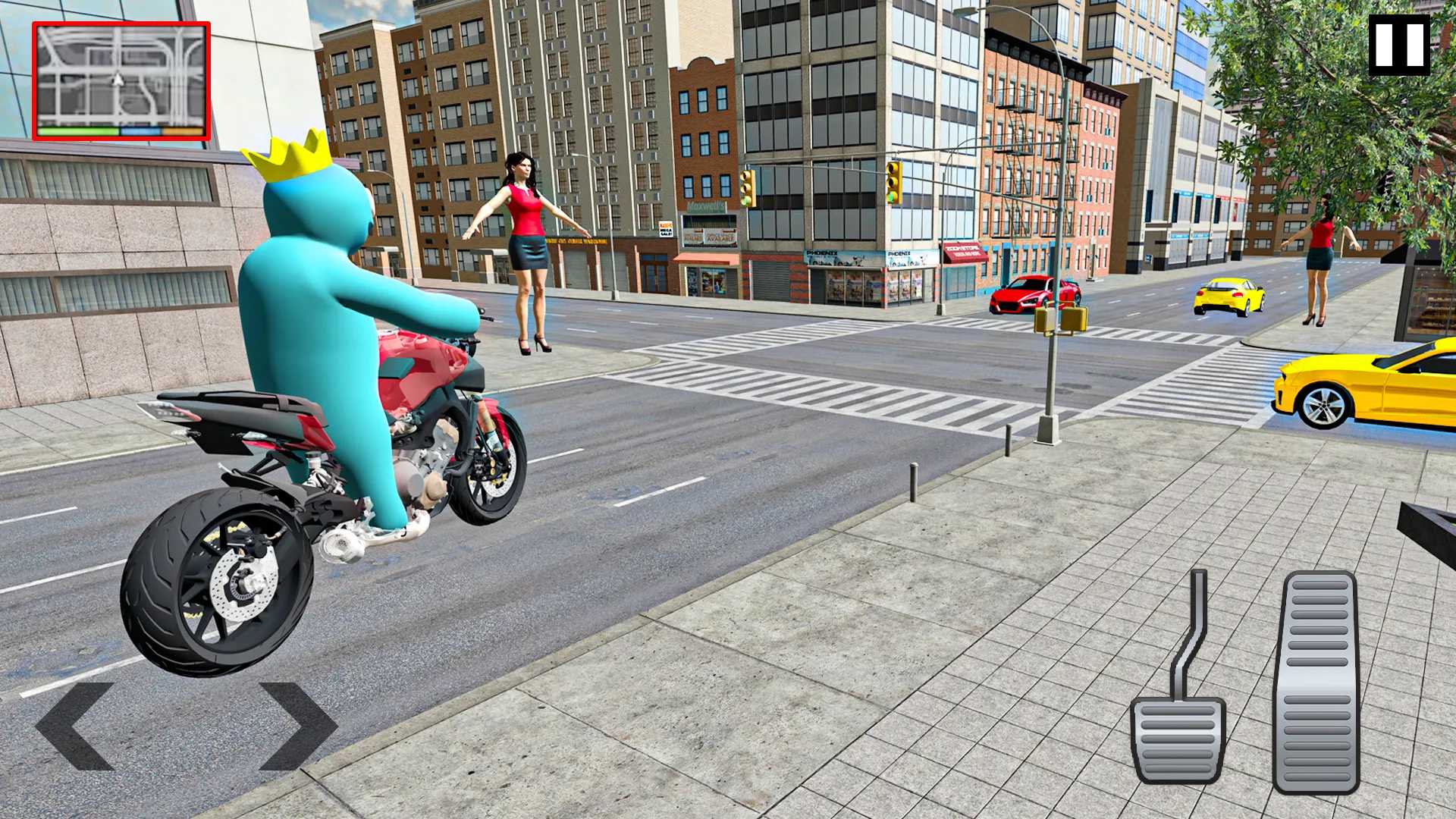This screenshot has height=819, width=1456.
Task: Pause the game with the pause button
Action: [1399, 45]
